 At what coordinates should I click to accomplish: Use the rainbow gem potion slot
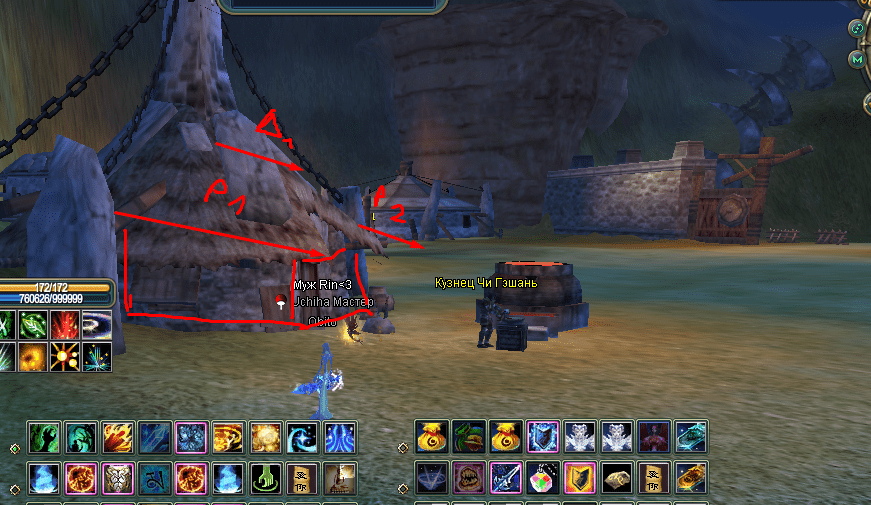tap(543, 478)
